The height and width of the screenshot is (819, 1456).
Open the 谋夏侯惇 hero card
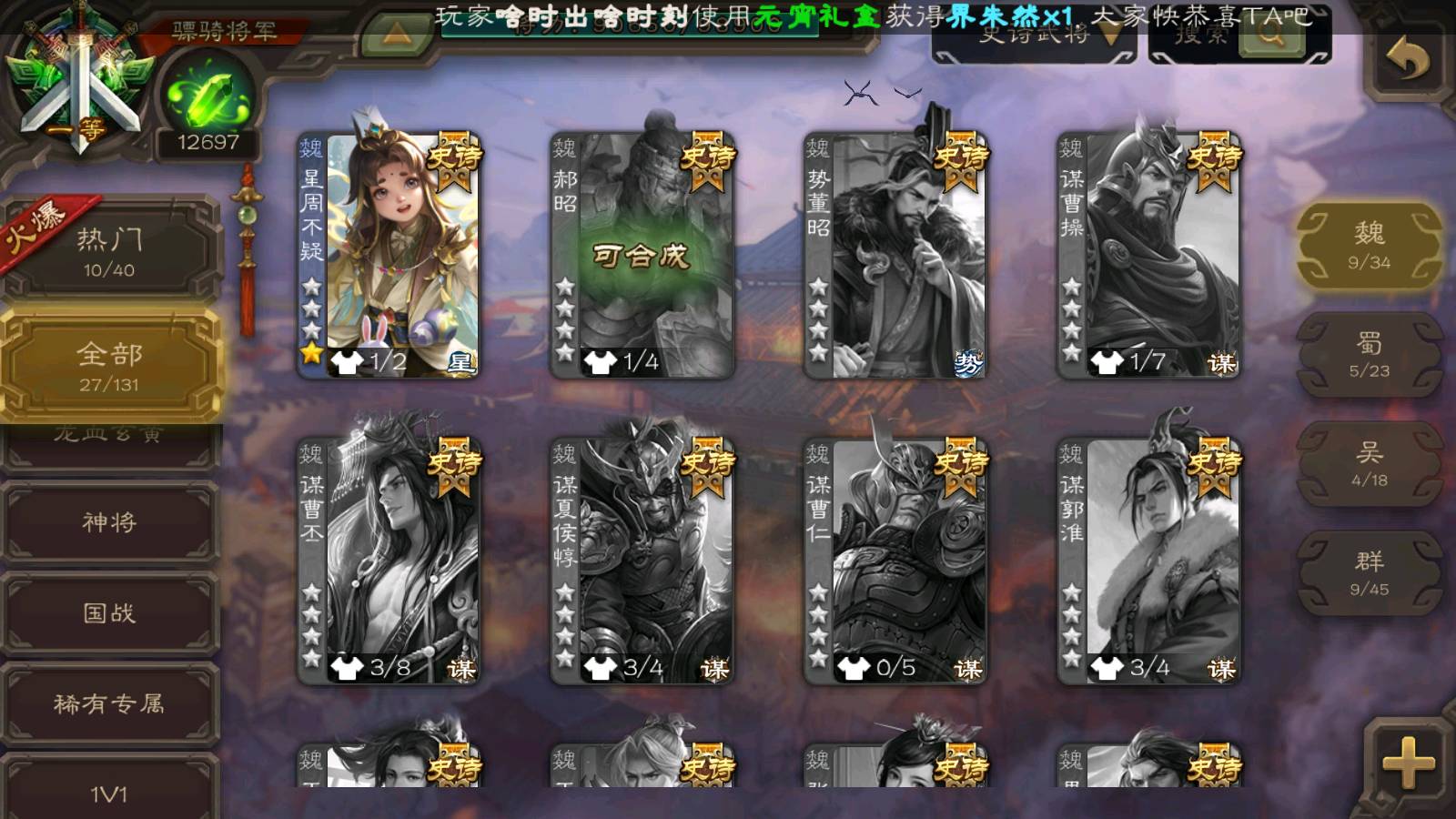point(642,561)
